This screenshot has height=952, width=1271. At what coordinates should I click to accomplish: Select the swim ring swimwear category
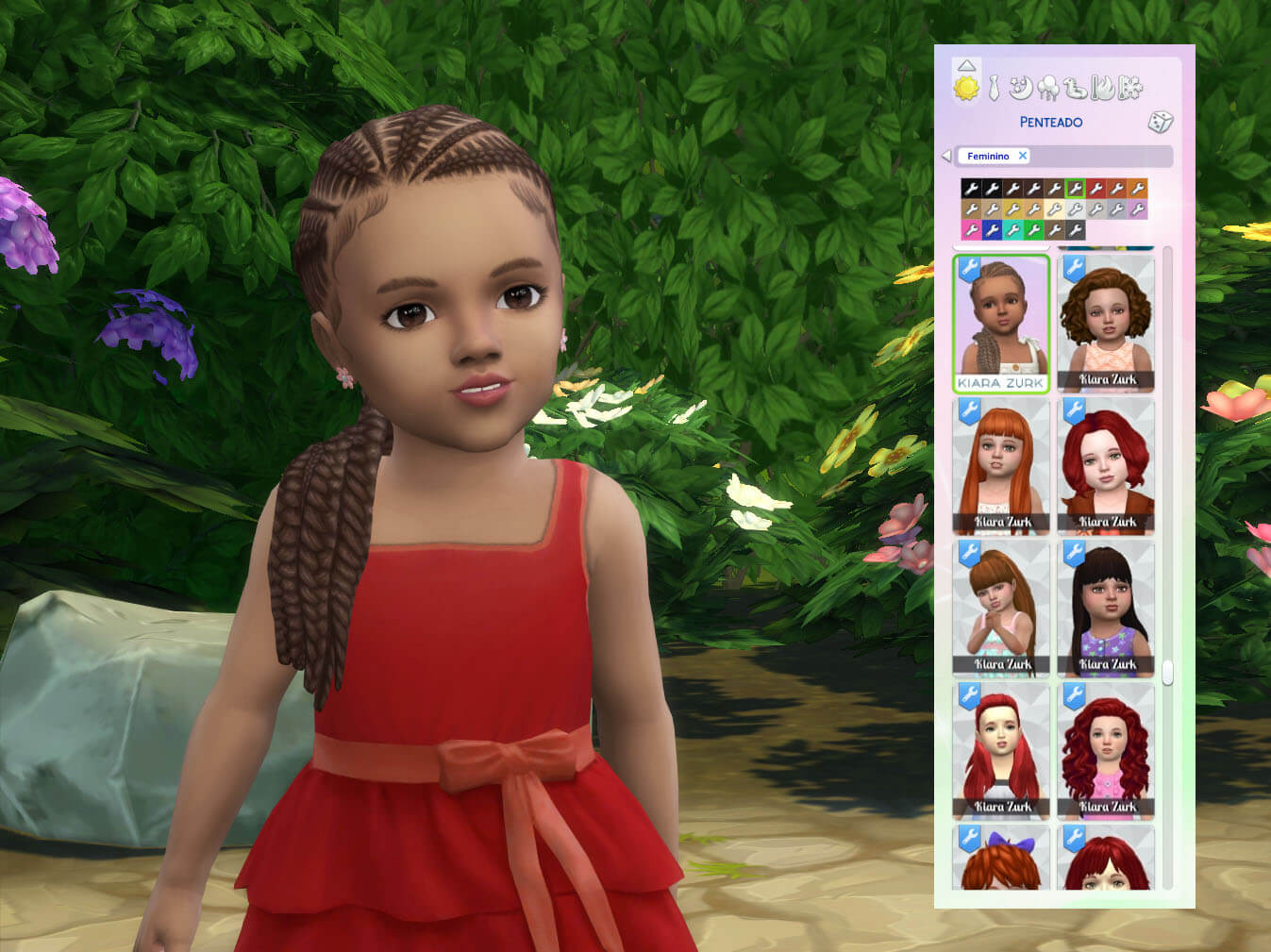pyautogui.click(x=1075, y=89)
